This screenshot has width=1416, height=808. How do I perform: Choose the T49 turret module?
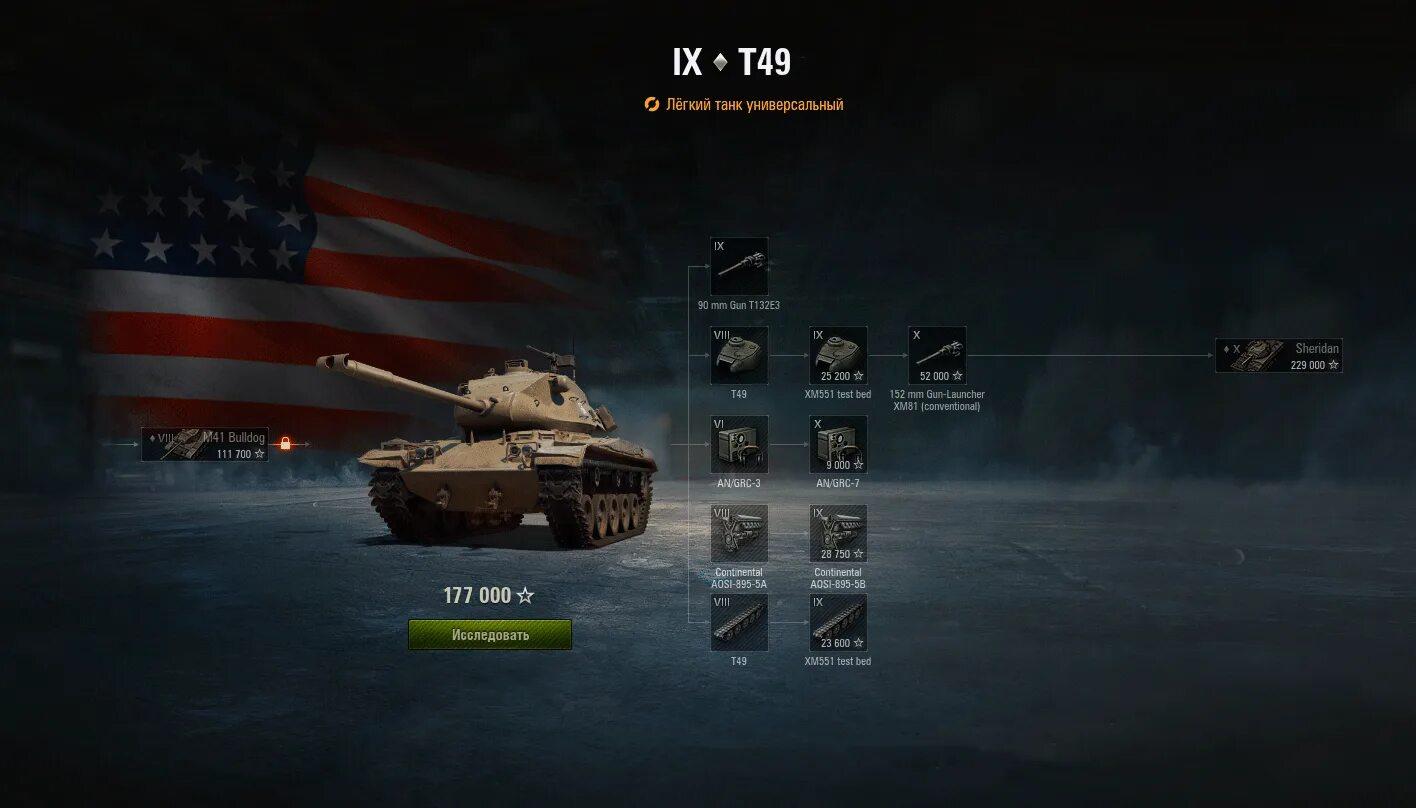click(x=739, y=355)
